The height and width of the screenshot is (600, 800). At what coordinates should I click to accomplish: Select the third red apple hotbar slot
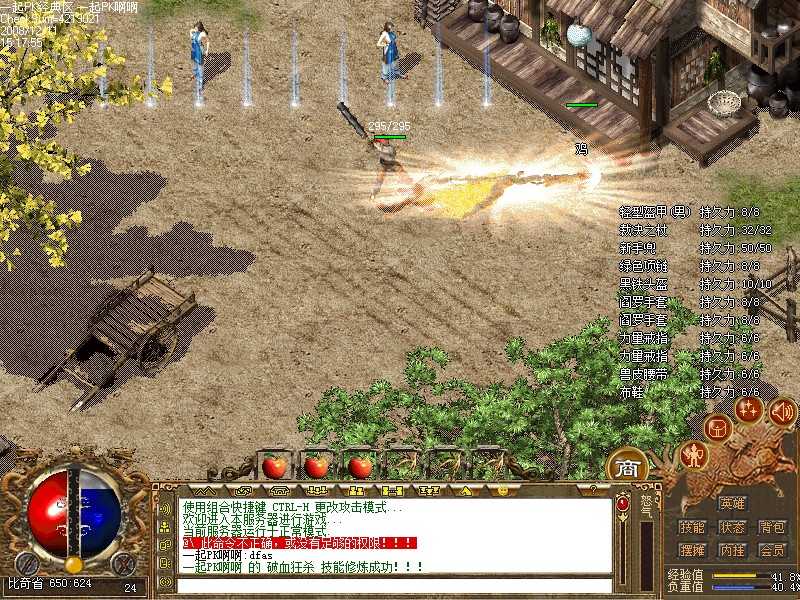(x=359, y=465)
